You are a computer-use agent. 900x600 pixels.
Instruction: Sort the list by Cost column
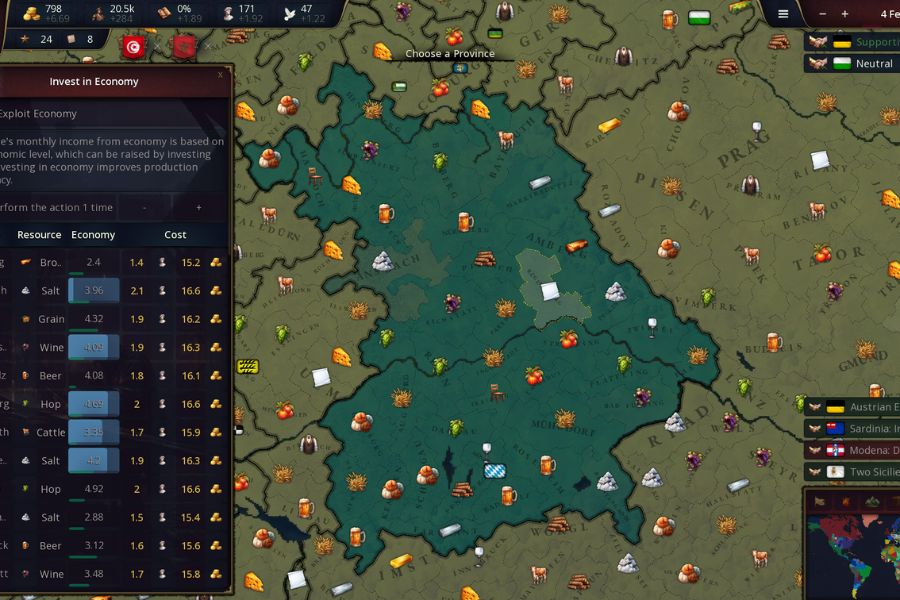(x=175, y=235)
